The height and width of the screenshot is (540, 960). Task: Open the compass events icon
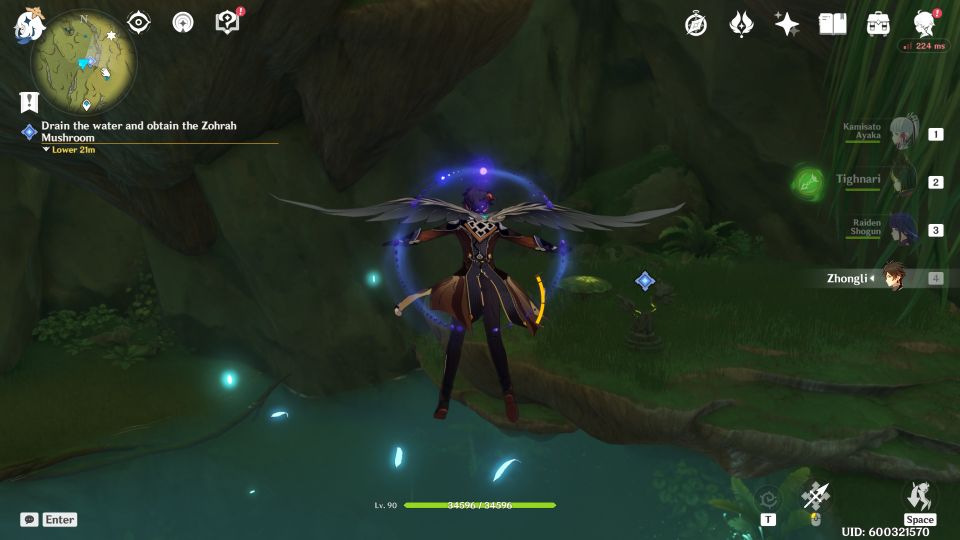coord(696,24)
